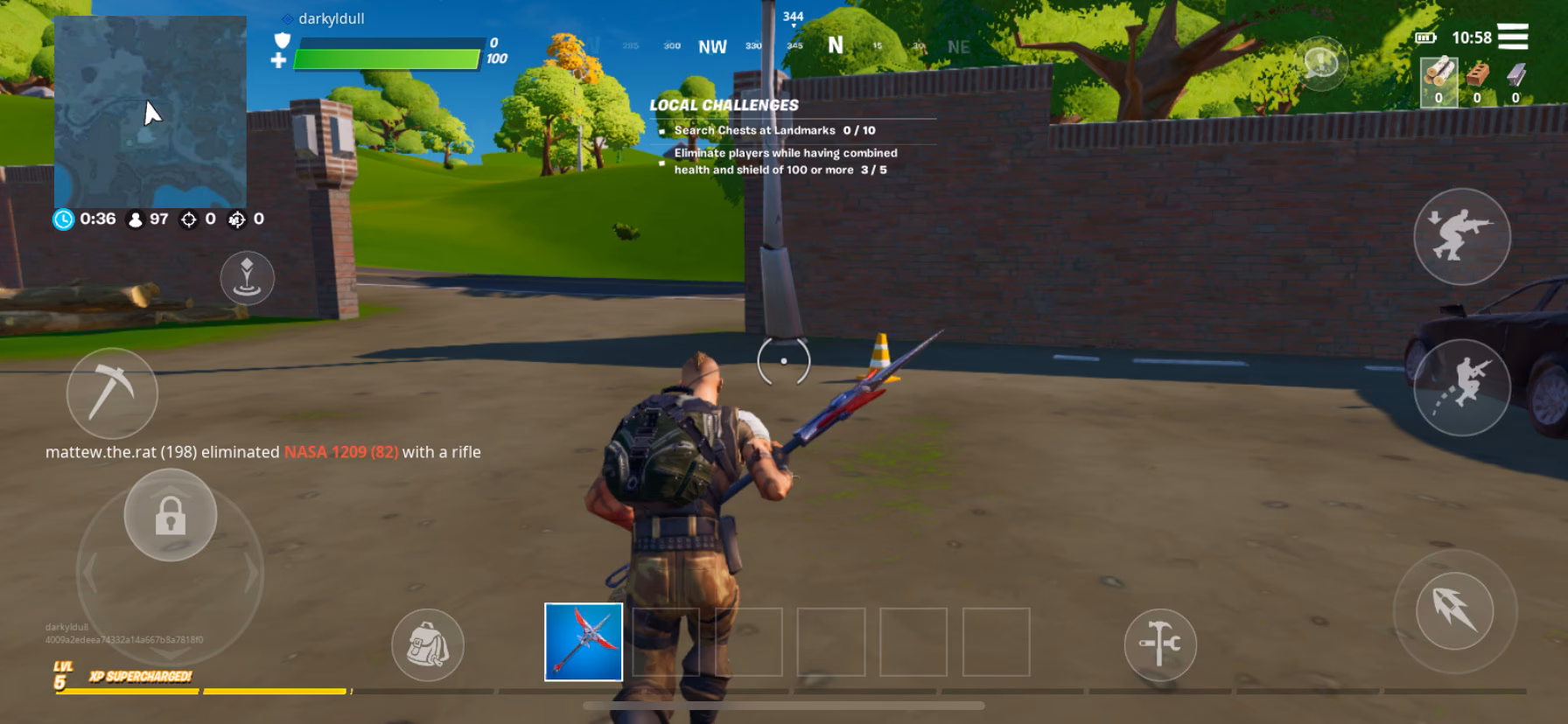Toggle the aim lock button
Screen dimensions: 1568x724
click(x=171, y=516)
